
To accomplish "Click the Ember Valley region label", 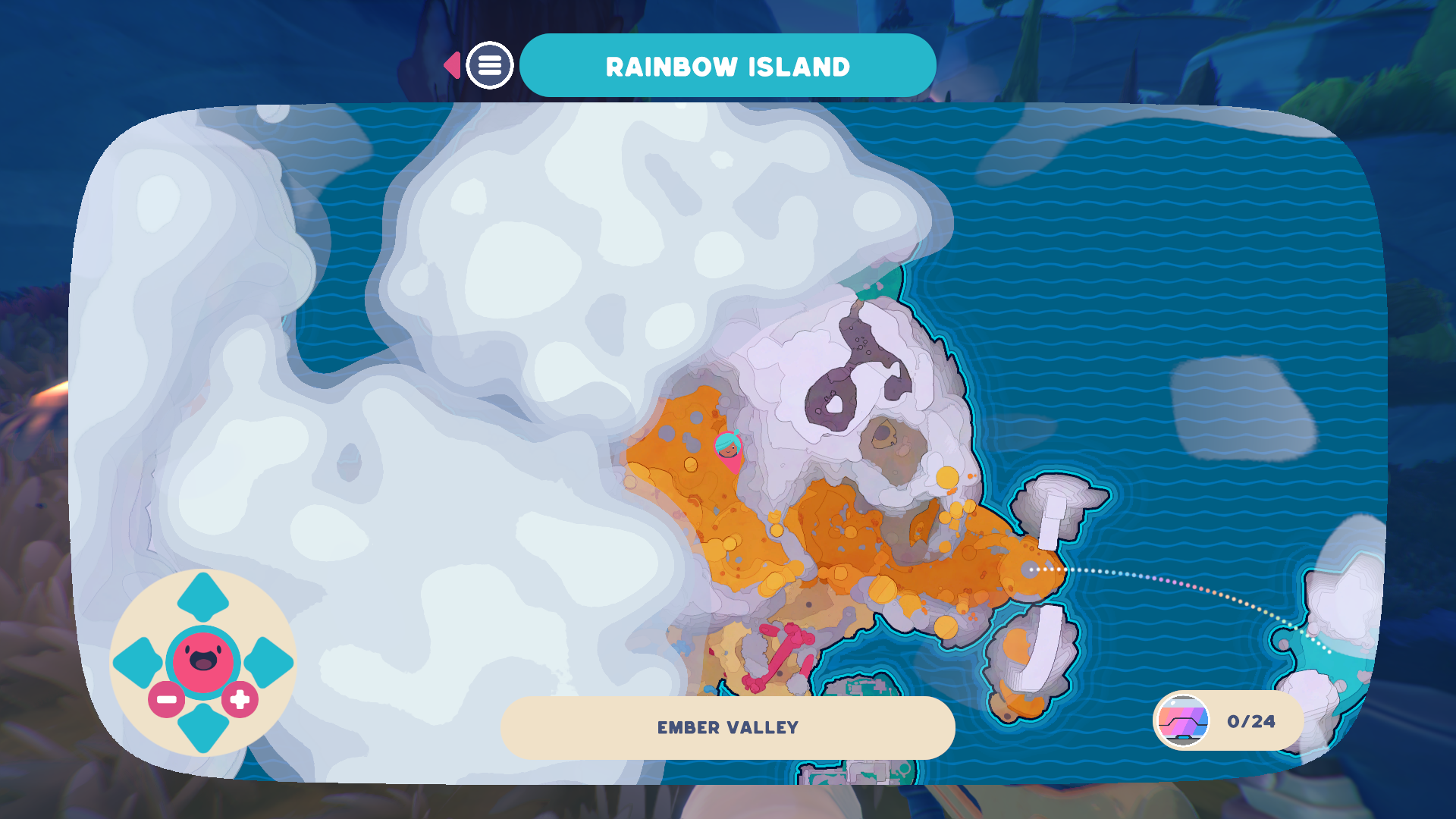I will tap(727, 727).
